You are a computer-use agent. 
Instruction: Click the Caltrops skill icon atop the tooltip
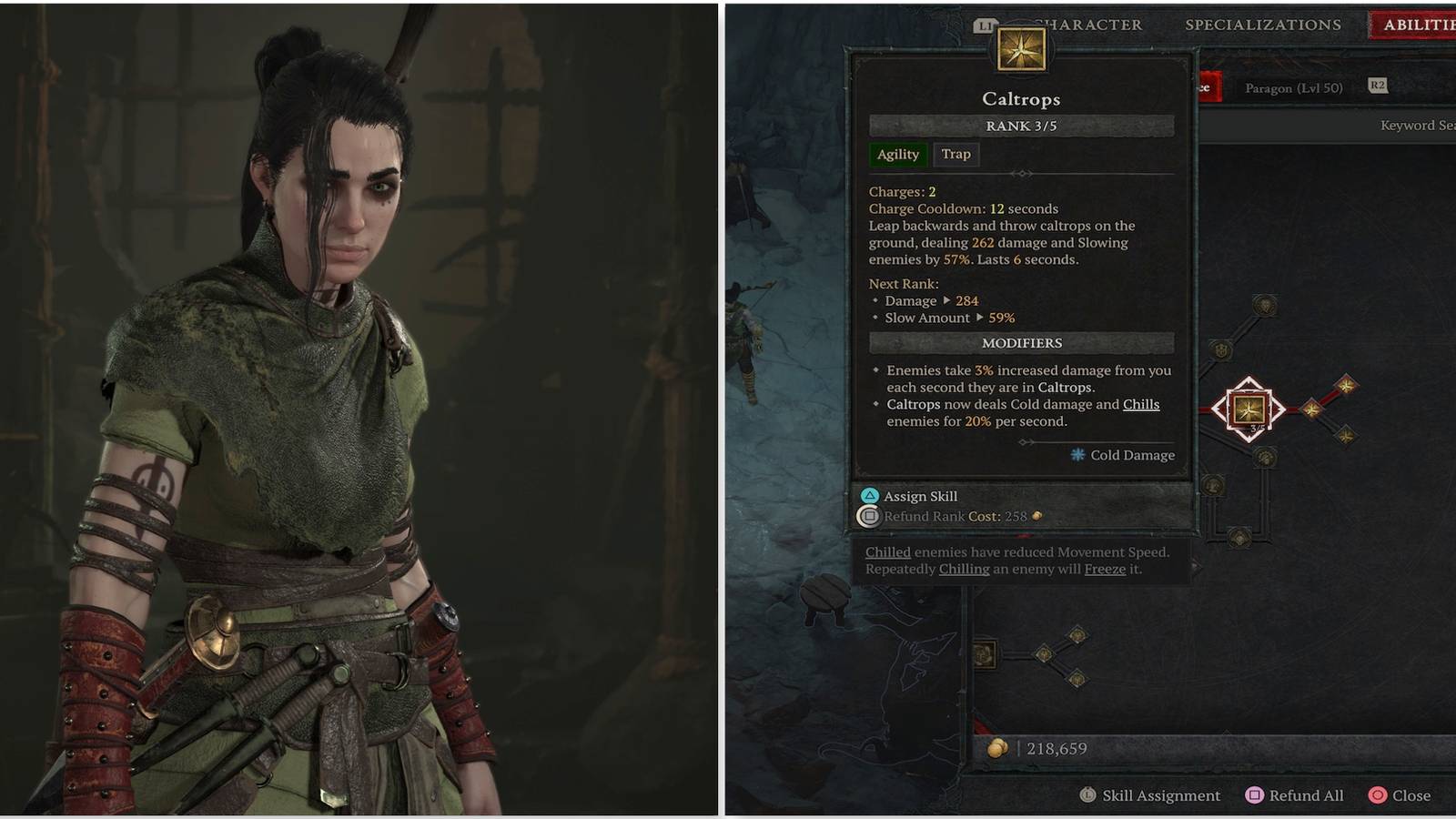pos(1023,50)
